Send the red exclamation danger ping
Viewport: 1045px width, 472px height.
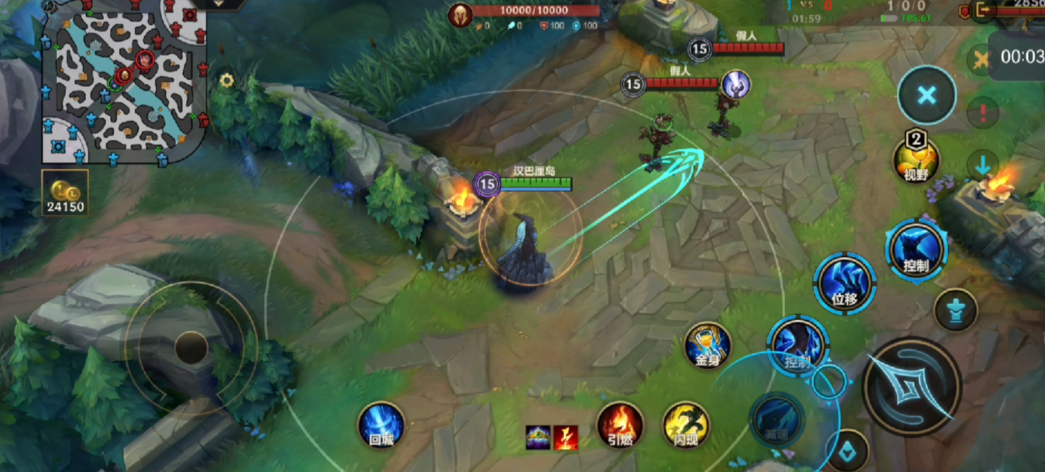(x=984, y=112)
